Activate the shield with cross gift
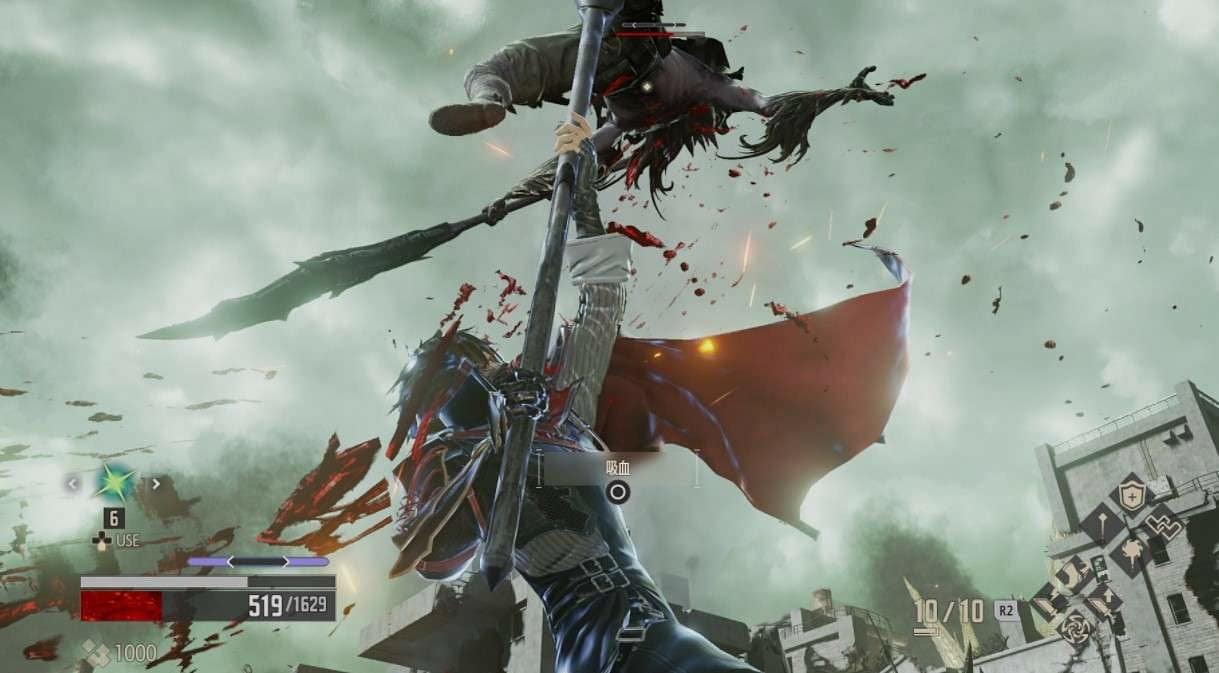The height and width of the screenshot is (673, 1219). tap(1132, 493)
